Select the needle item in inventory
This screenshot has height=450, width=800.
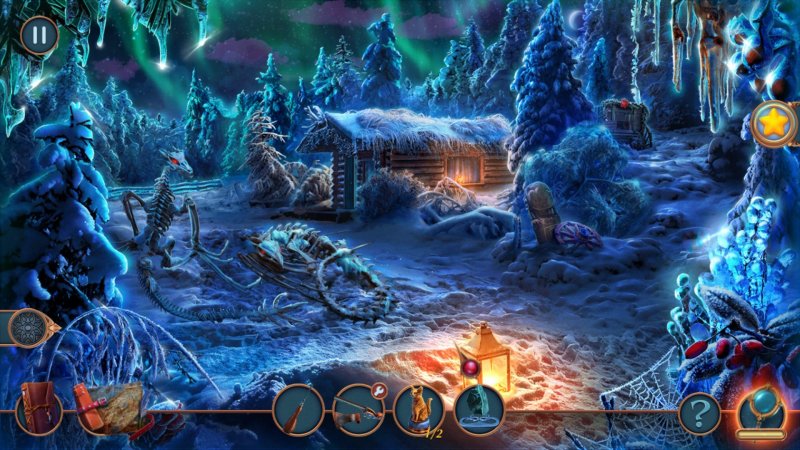pos(298,410)
